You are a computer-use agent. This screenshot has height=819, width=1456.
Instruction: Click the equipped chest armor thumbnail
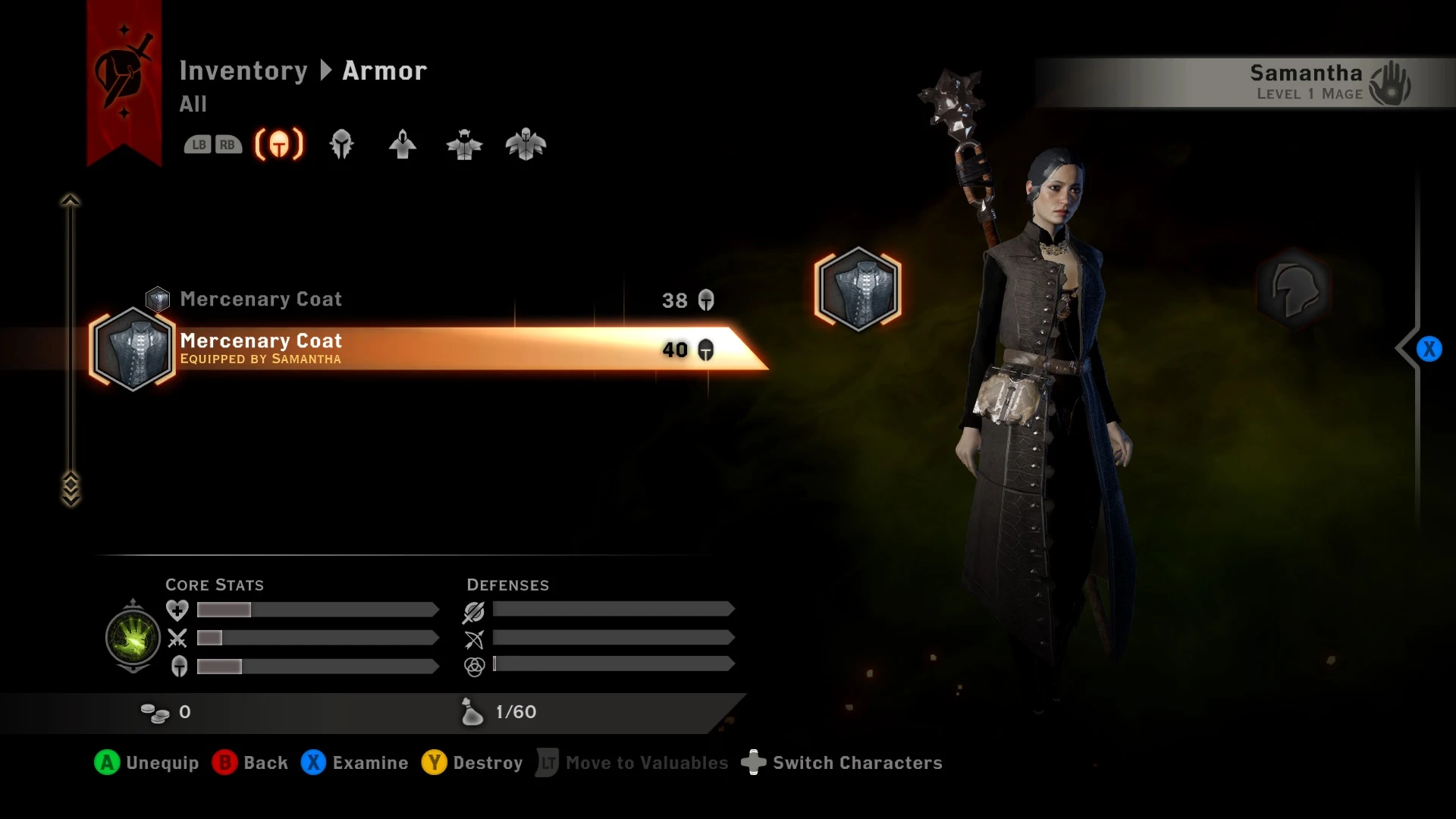(858, 290)
